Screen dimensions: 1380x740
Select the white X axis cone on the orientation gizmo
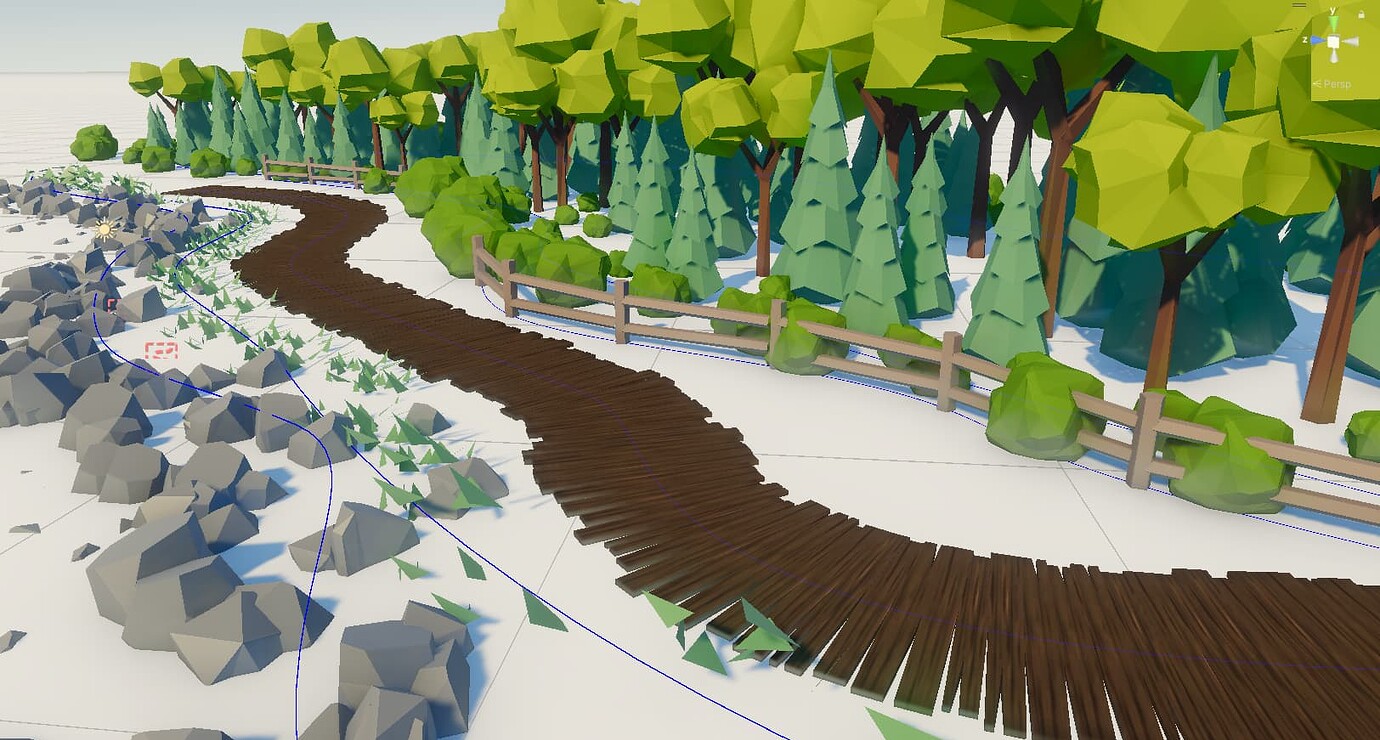(1352, 41)
